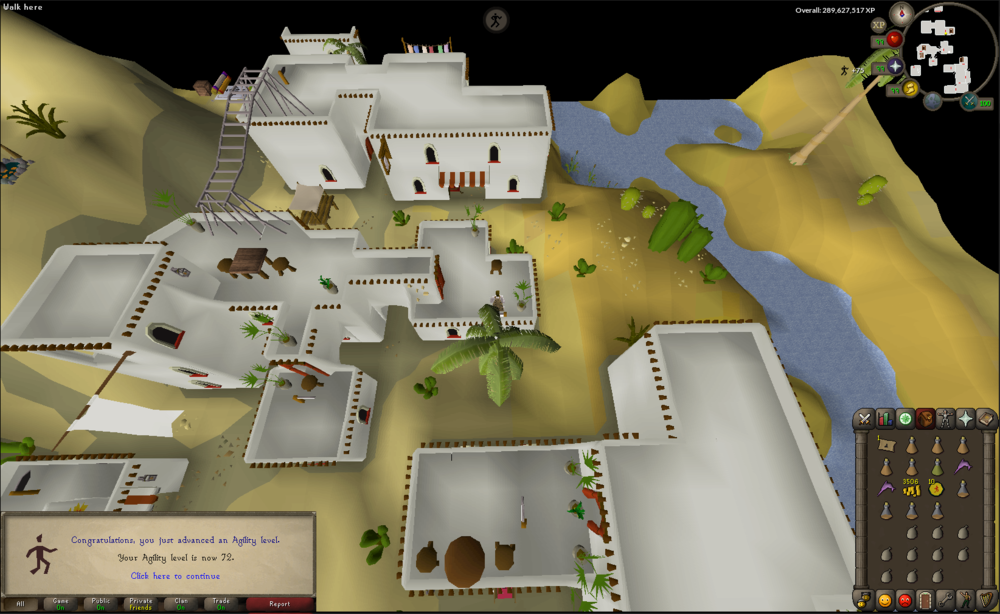This screenshot has width=1000, height=614.
Task: Select the coins stack in inventory
Action: [x=910, y=491]
